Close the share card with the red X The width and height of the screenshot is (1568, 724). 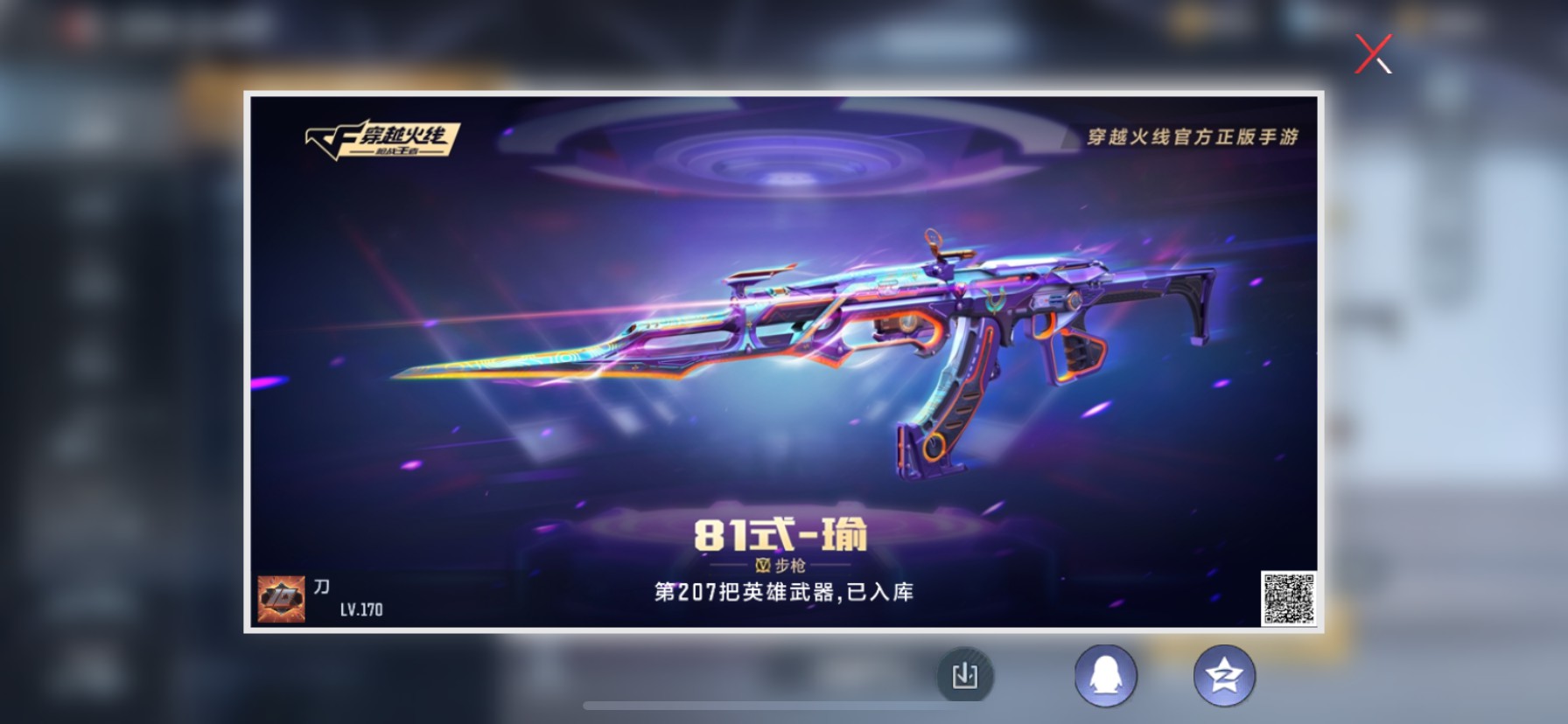coord(1375,52)
